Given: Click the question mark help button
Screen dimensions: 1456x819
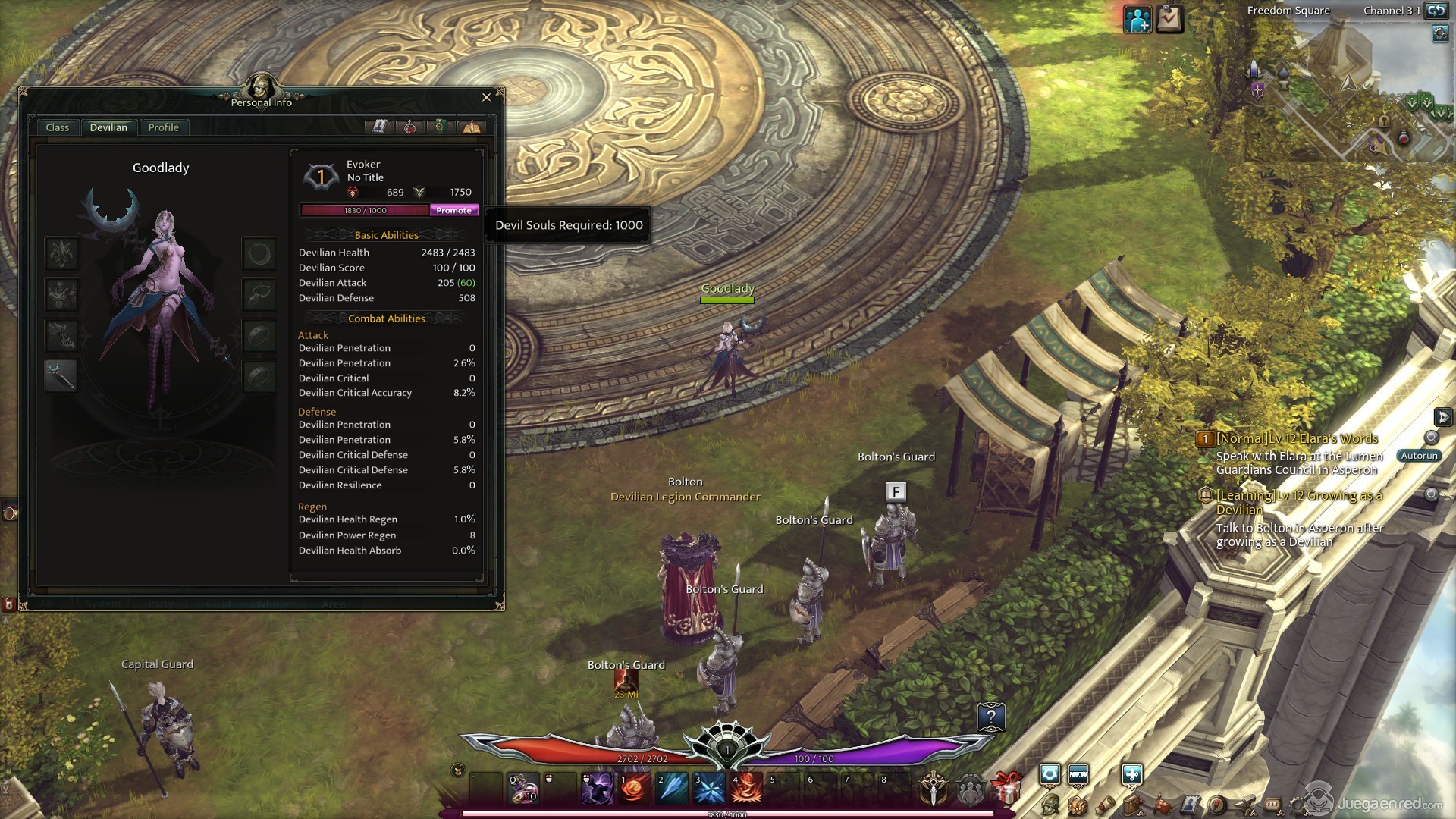Looking at the screenshot, I should (991, 717).
